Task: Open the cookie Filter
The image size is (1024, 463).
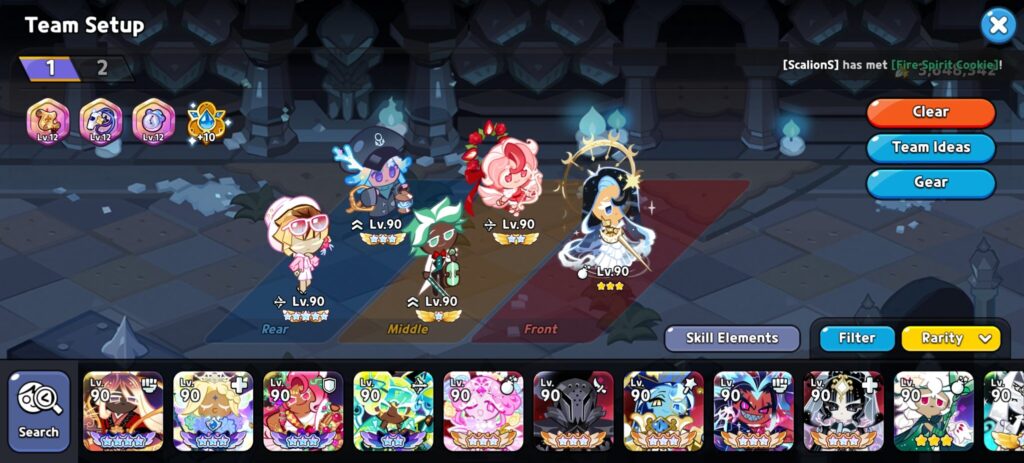Action: [857, 338]
